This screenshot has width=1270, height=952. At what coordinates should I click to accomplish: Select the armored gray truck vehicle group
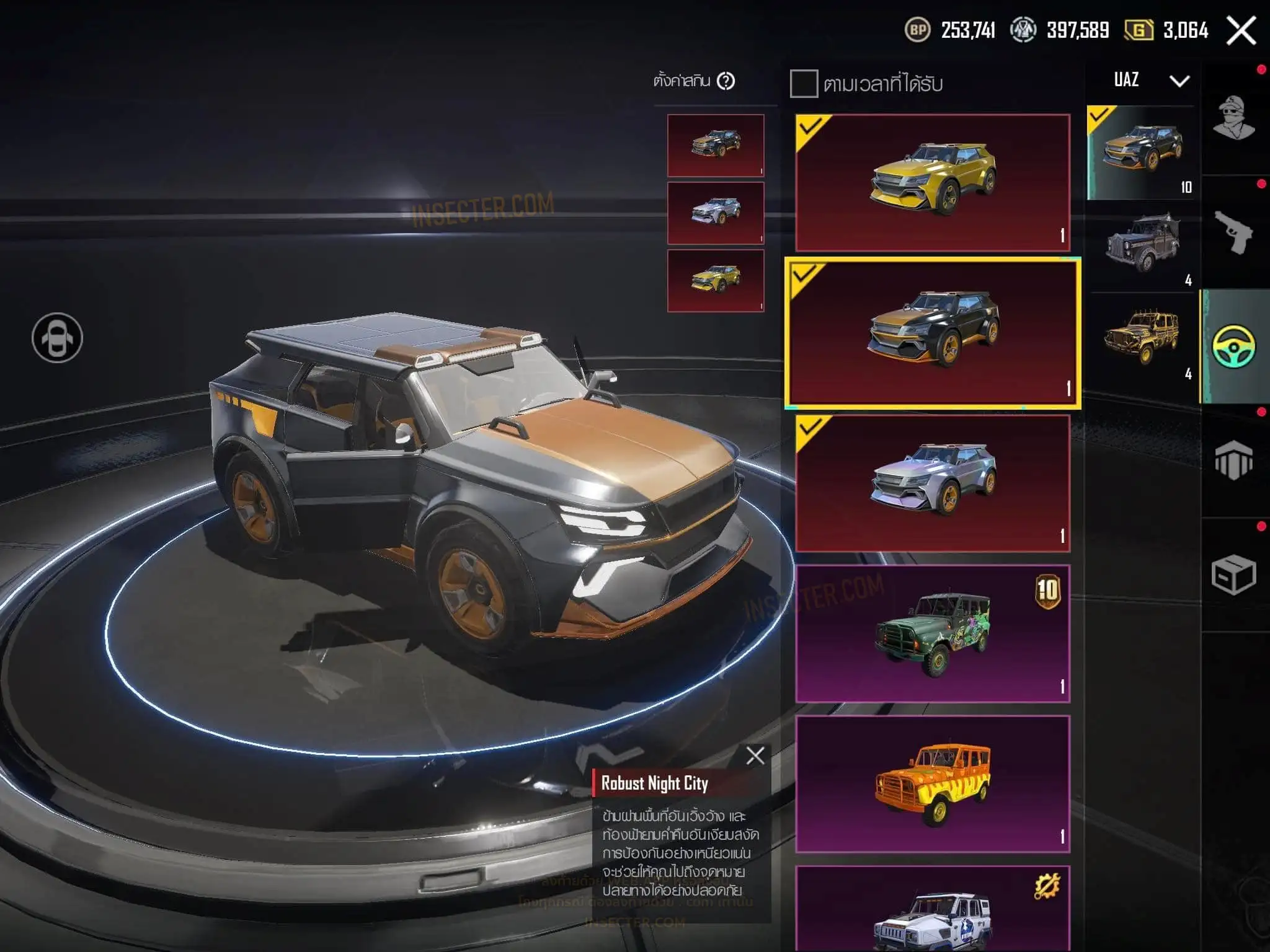point(1142,245)
